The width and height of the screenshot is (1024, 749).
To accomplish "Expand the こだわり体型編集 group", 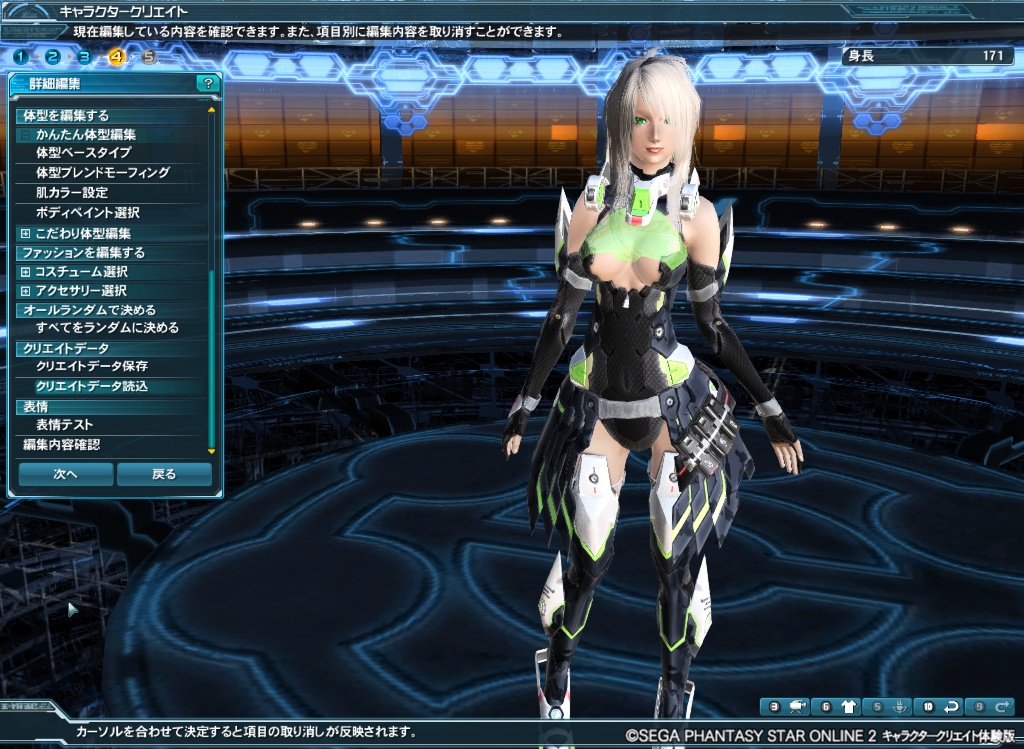I will tap(25, 233).
